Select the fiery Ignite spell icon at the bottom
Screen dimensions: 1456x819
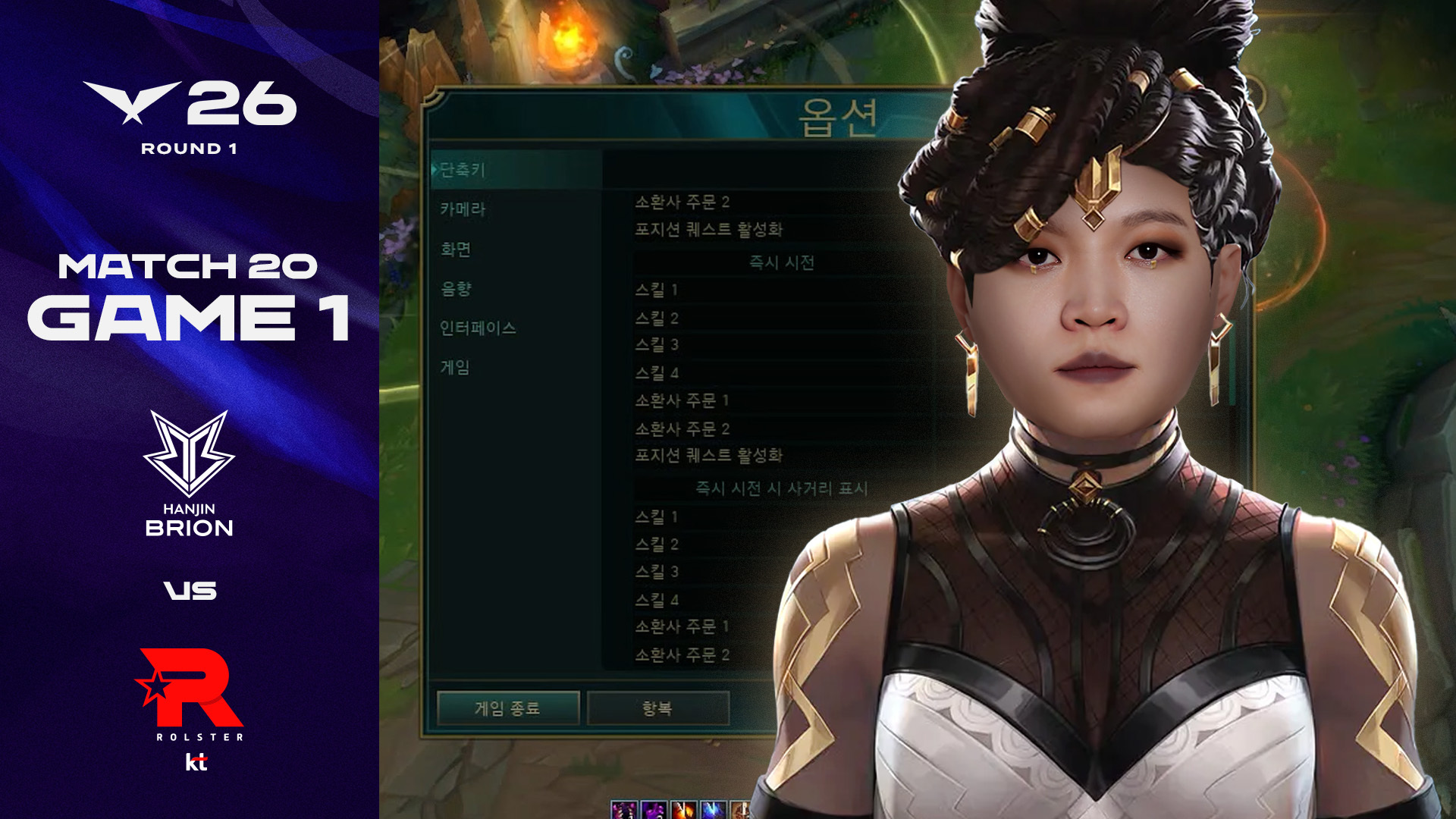coord(682,811)
